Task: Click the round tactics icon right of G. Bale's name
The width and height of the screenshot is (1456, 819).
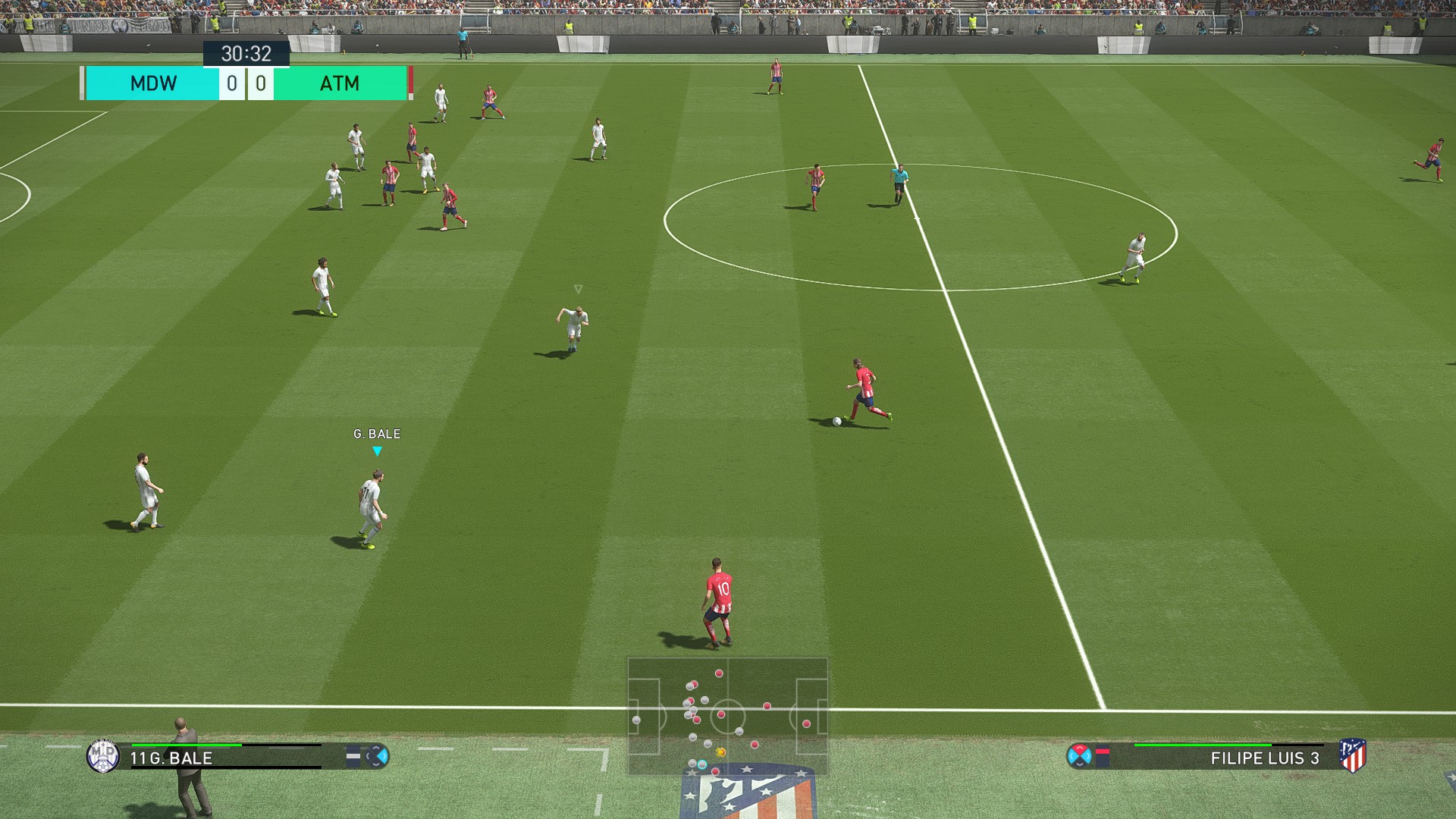Action: pyautogui.click(x=377, y=756)
